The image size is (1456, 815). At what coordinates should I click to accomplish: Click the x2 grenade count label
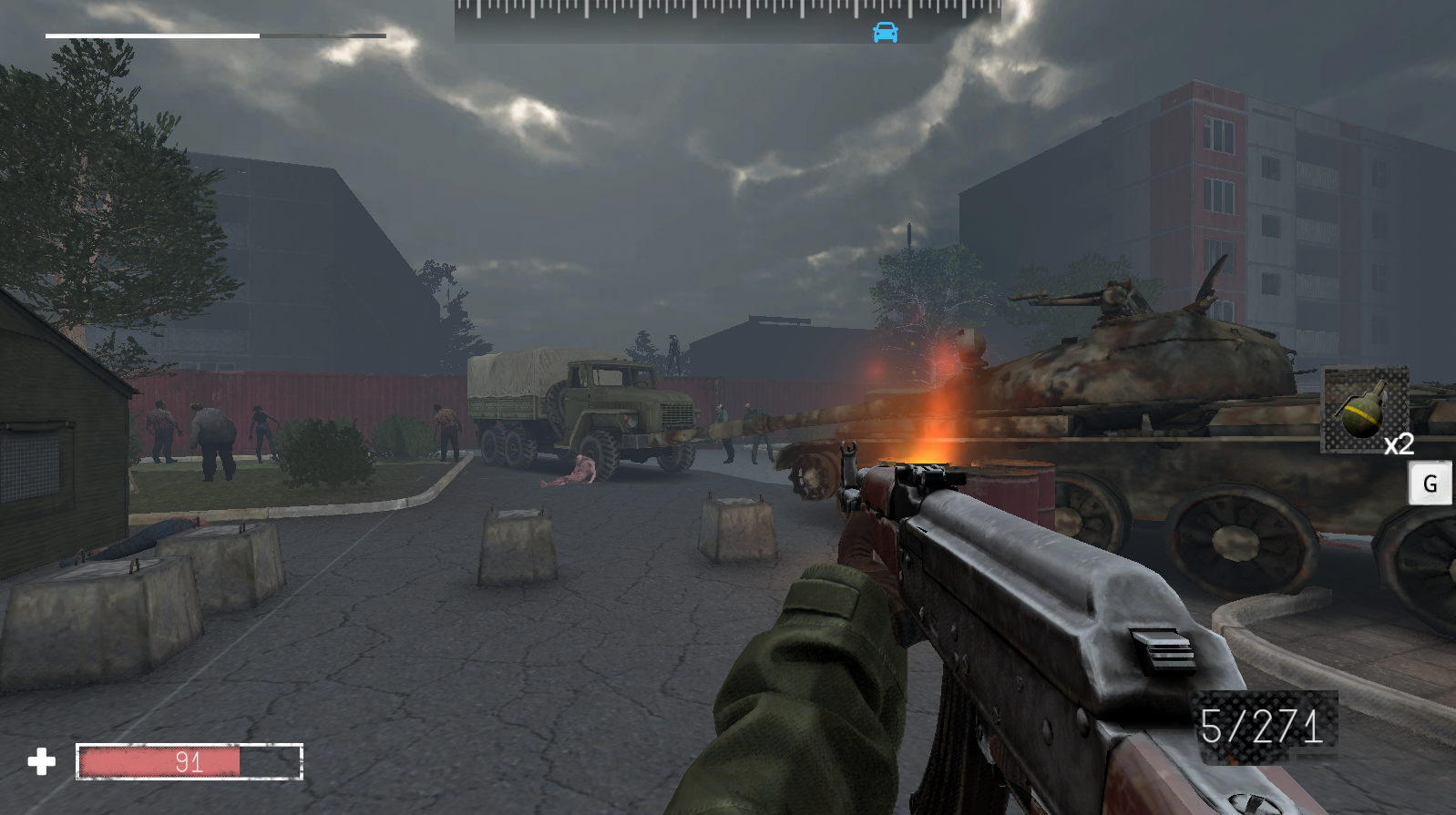1399,445
